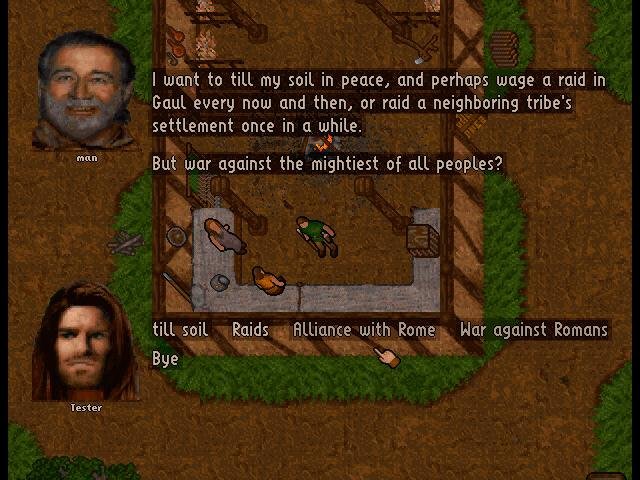Pick the "War against Romans" topic
Screen dimensions: 640x480
click(x=533, y=330)
